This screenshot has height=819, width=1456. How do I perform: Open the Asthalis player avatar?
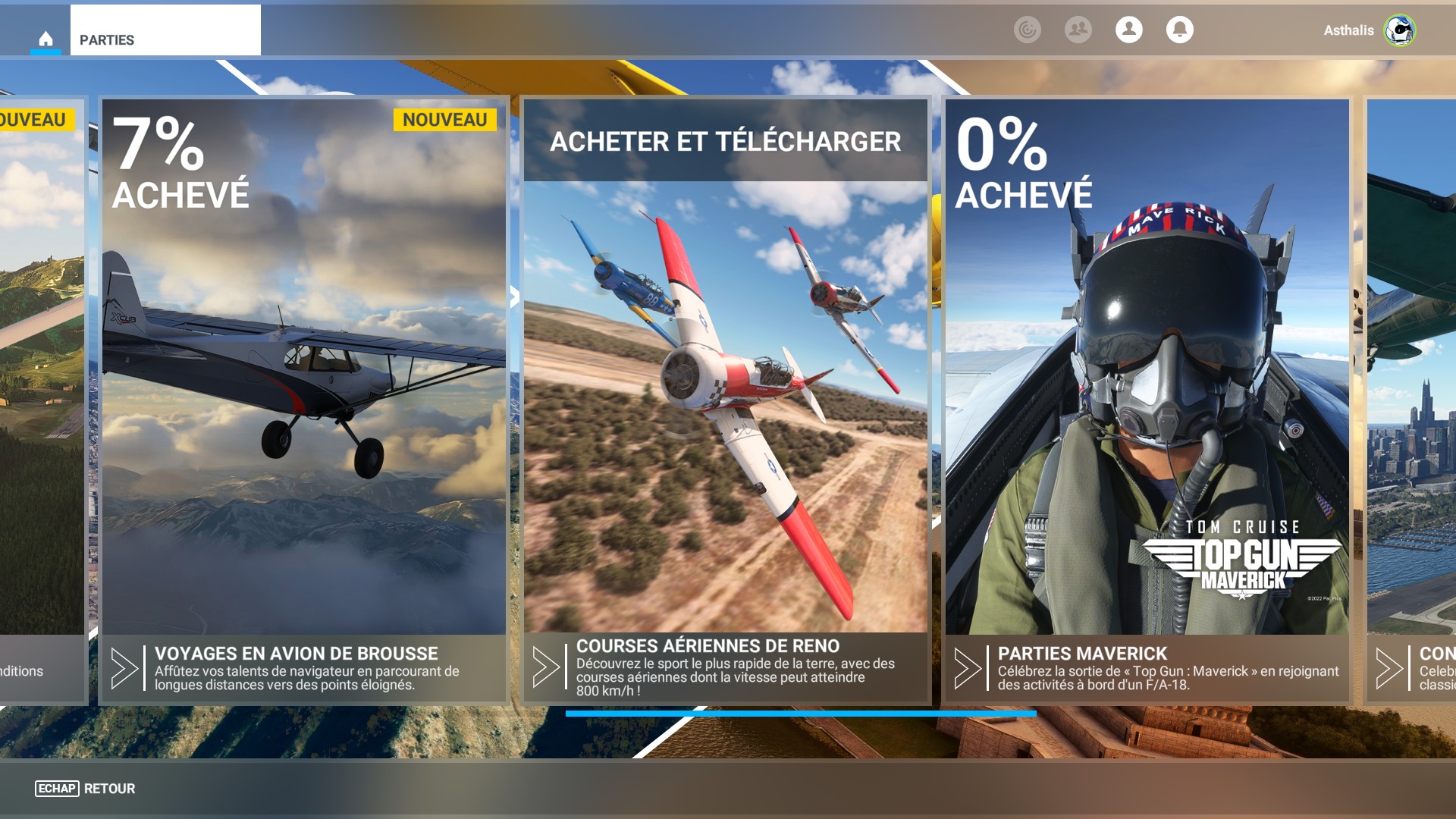tap(1399, 30)
